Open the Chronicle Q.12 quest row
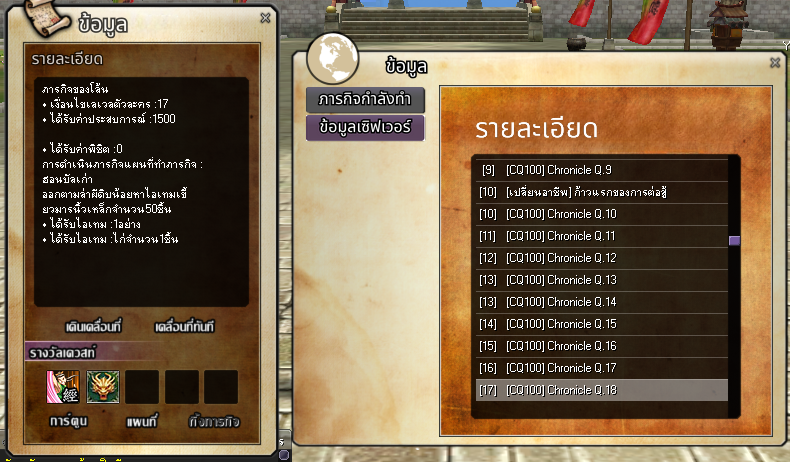Viewport: 790px width, 462px height. click(x=600, y=258)
